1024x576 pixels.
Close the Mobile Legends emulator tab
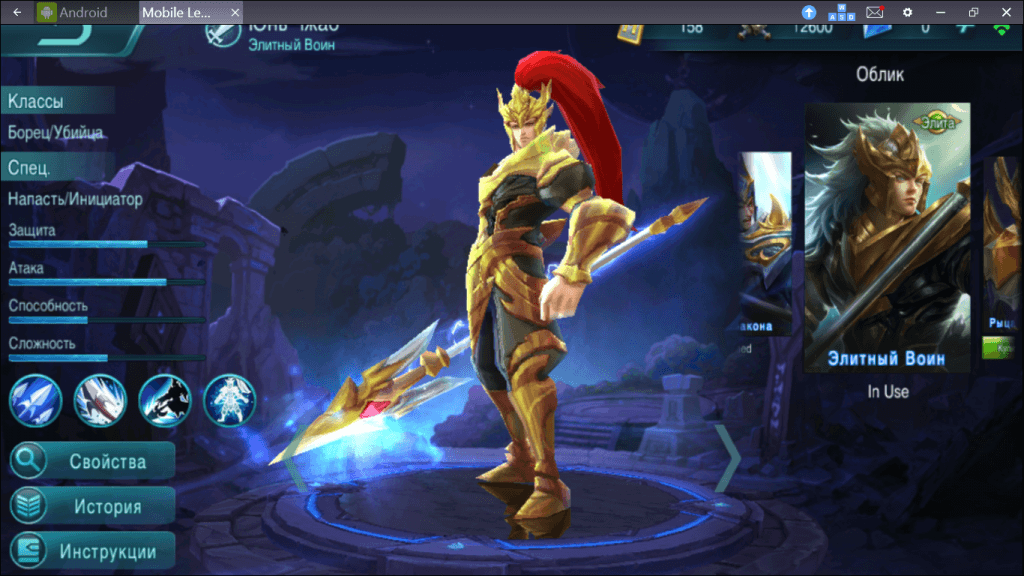[x=235, y=13]
